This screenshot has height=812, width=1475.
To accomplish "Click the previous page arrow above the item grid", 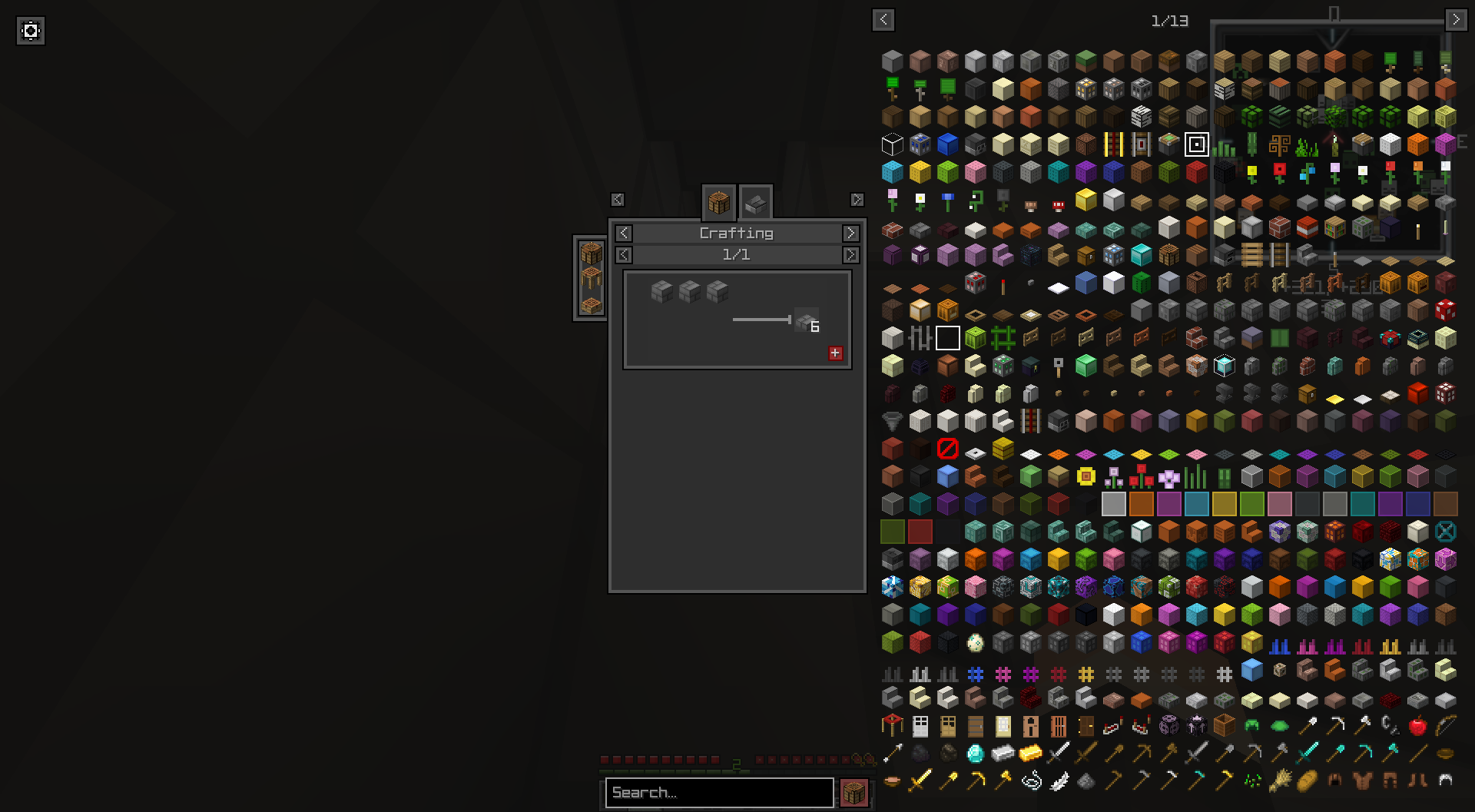I will [883, 20].
